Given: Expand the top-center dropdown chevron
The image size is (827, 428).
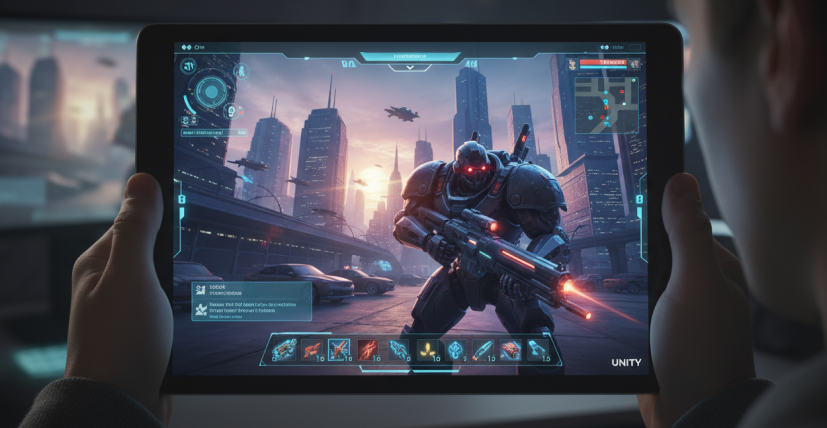Looking at the screenshot, I should coord(410,68).
